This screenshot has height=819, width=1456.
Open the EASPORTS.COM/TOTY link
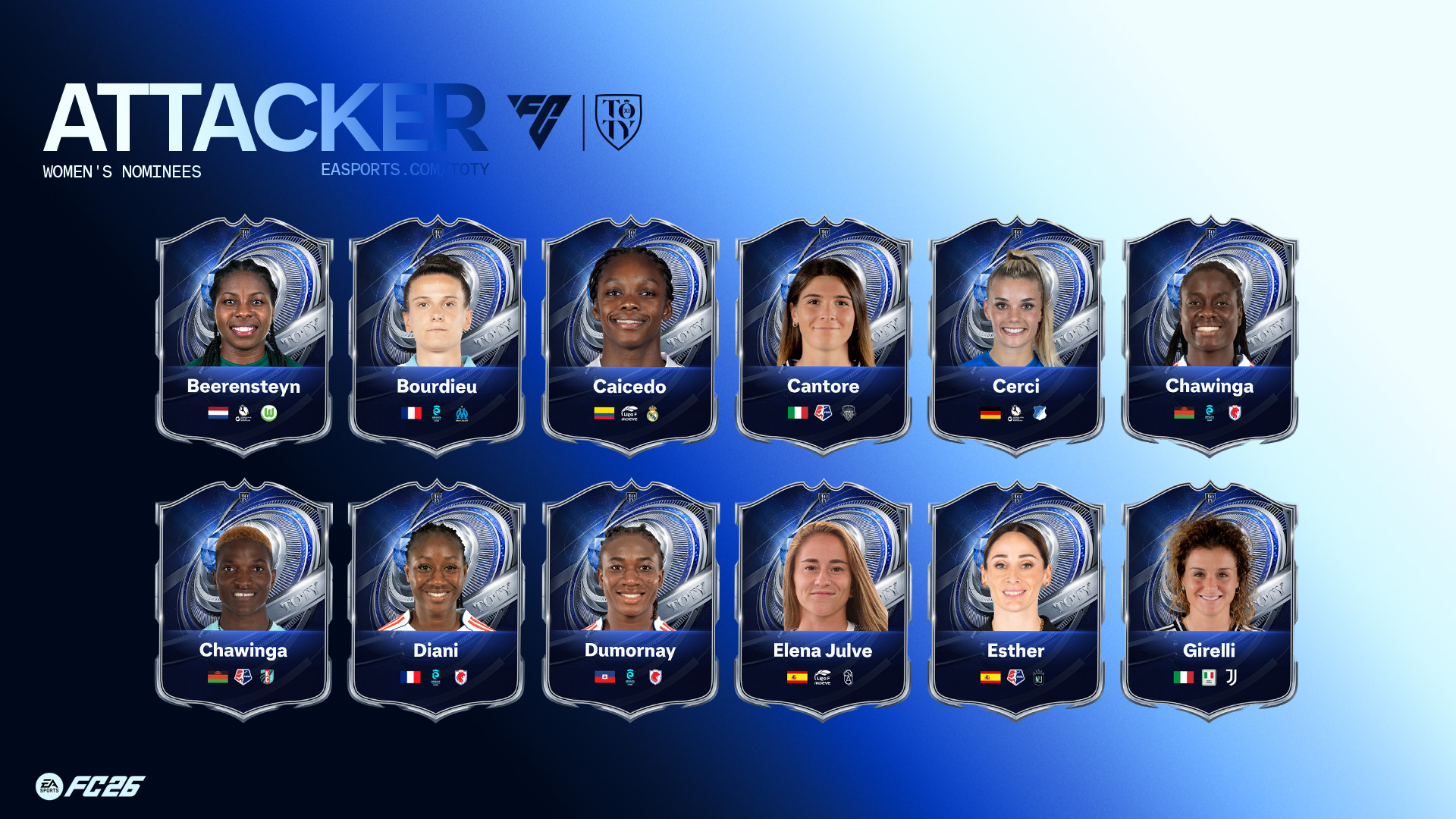point(404,170)
